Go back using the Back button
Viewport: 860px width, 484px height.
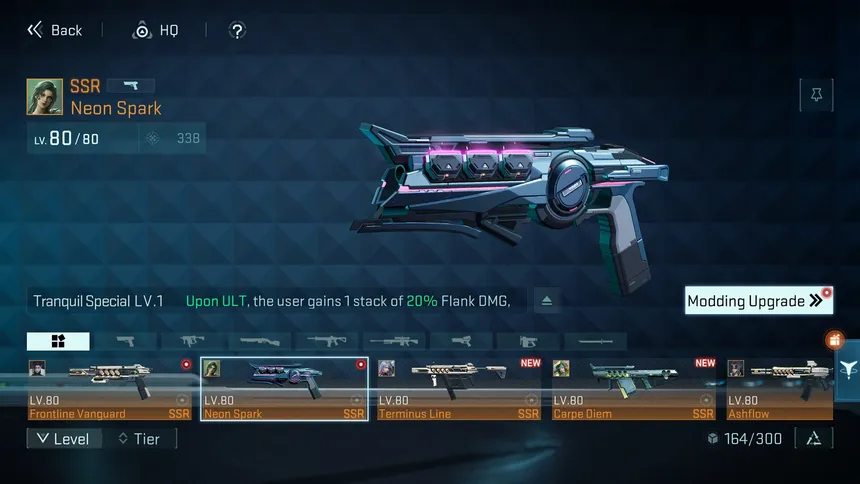point(55,30)
